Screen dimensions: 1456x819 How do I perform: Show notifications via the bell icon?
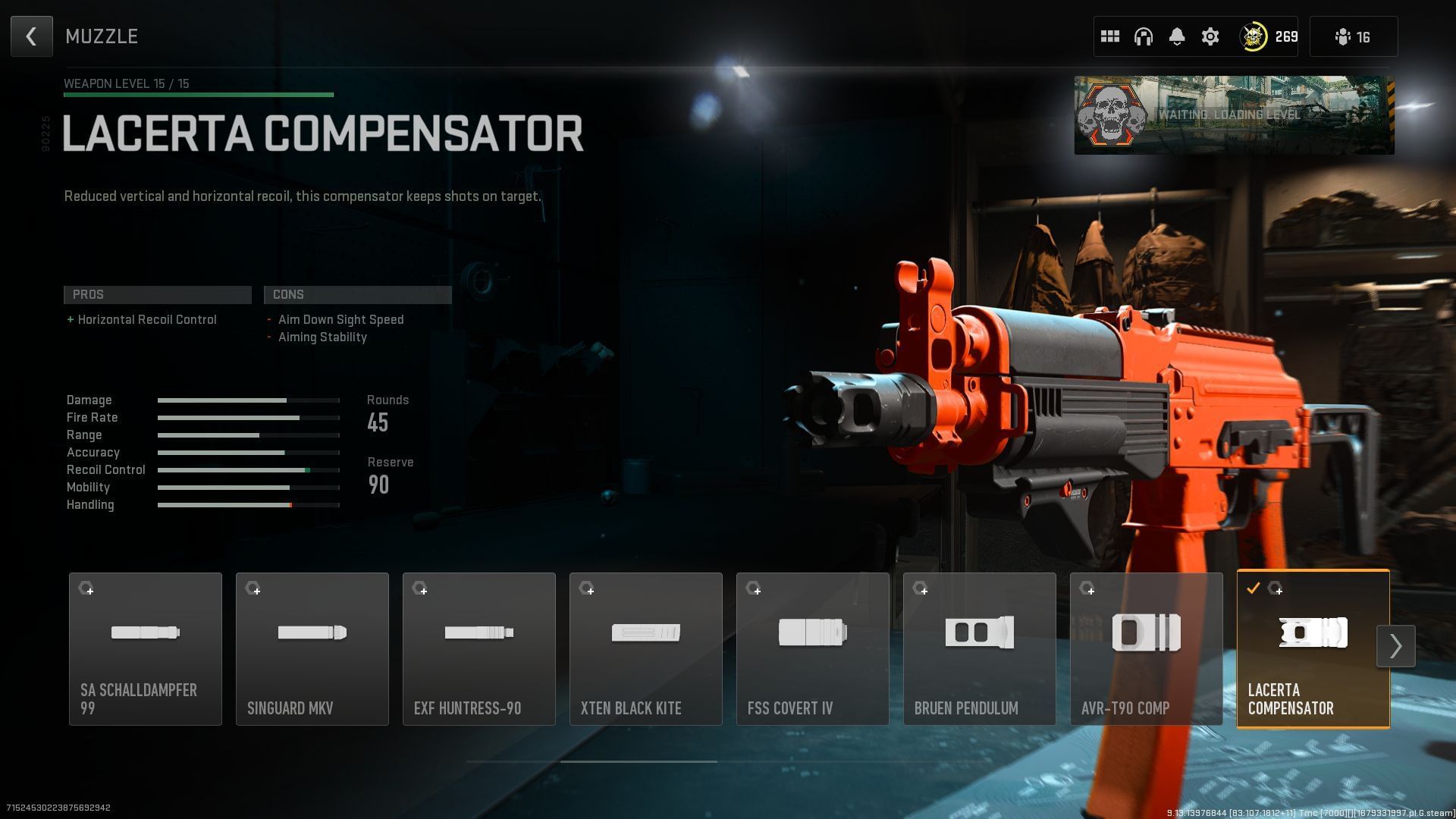point(1177,36)
